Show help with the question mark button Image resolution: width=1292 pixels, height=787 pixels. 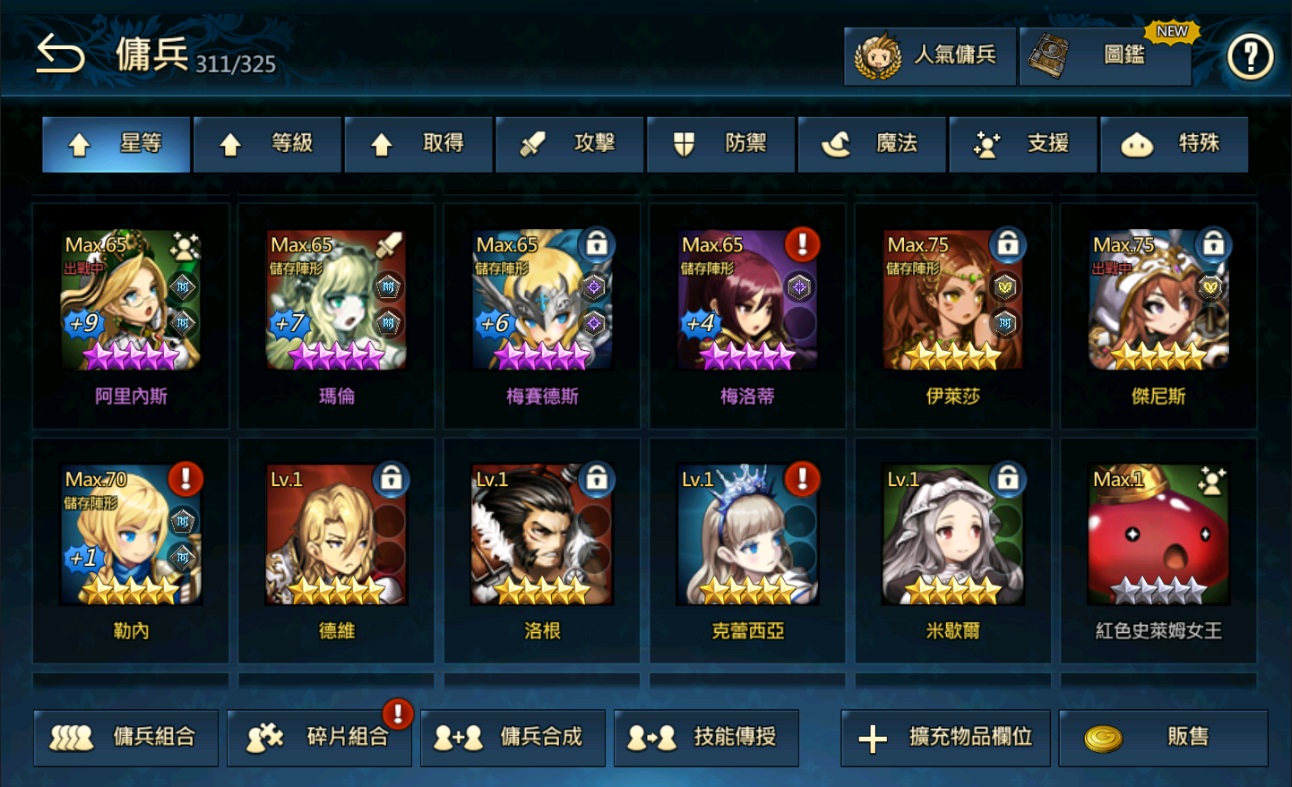[x=1250, y=58]
